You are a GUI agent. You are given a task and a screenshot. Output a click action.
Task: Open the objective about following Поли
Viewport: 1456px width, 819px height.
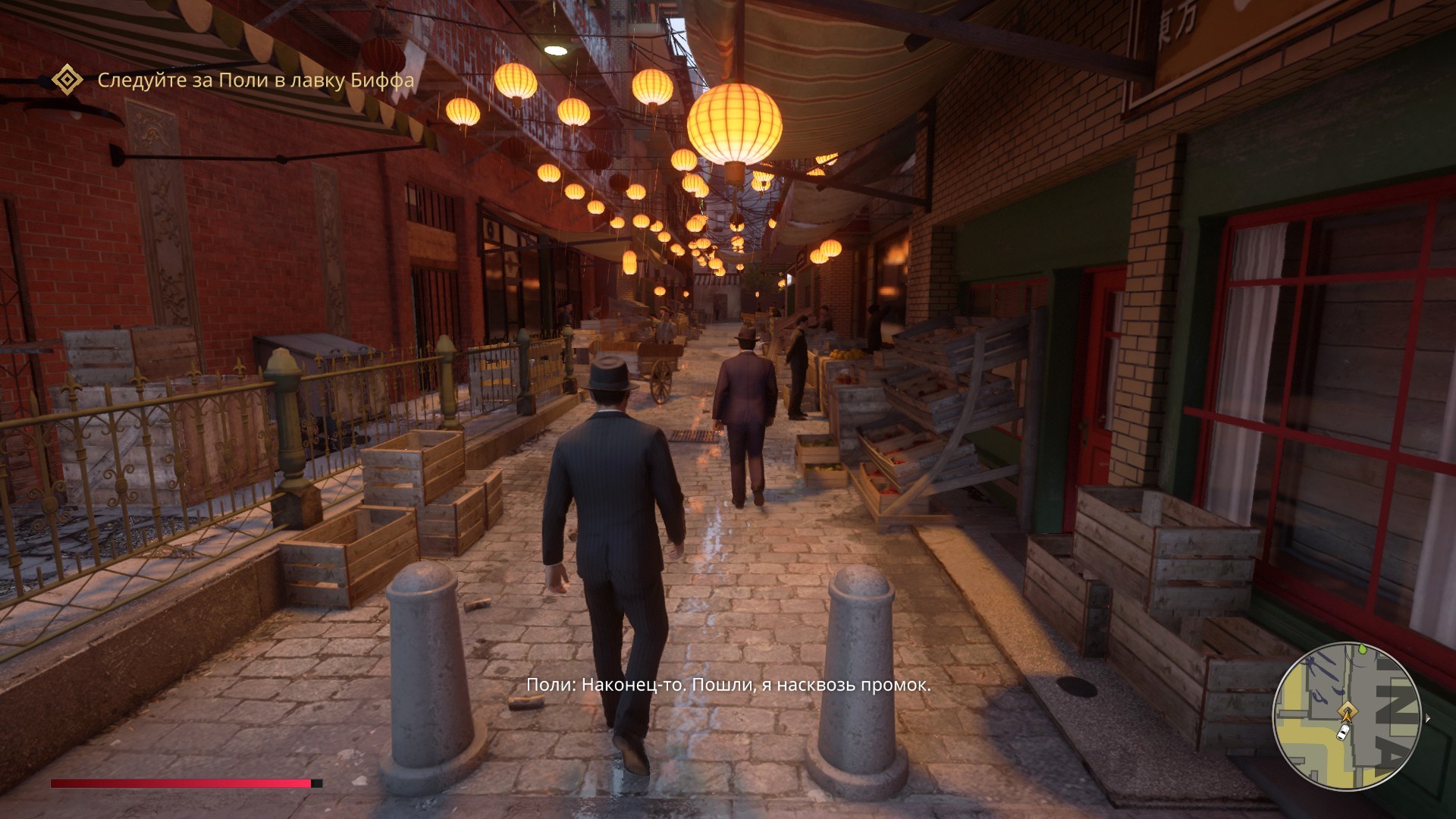[x=256, y=80]
